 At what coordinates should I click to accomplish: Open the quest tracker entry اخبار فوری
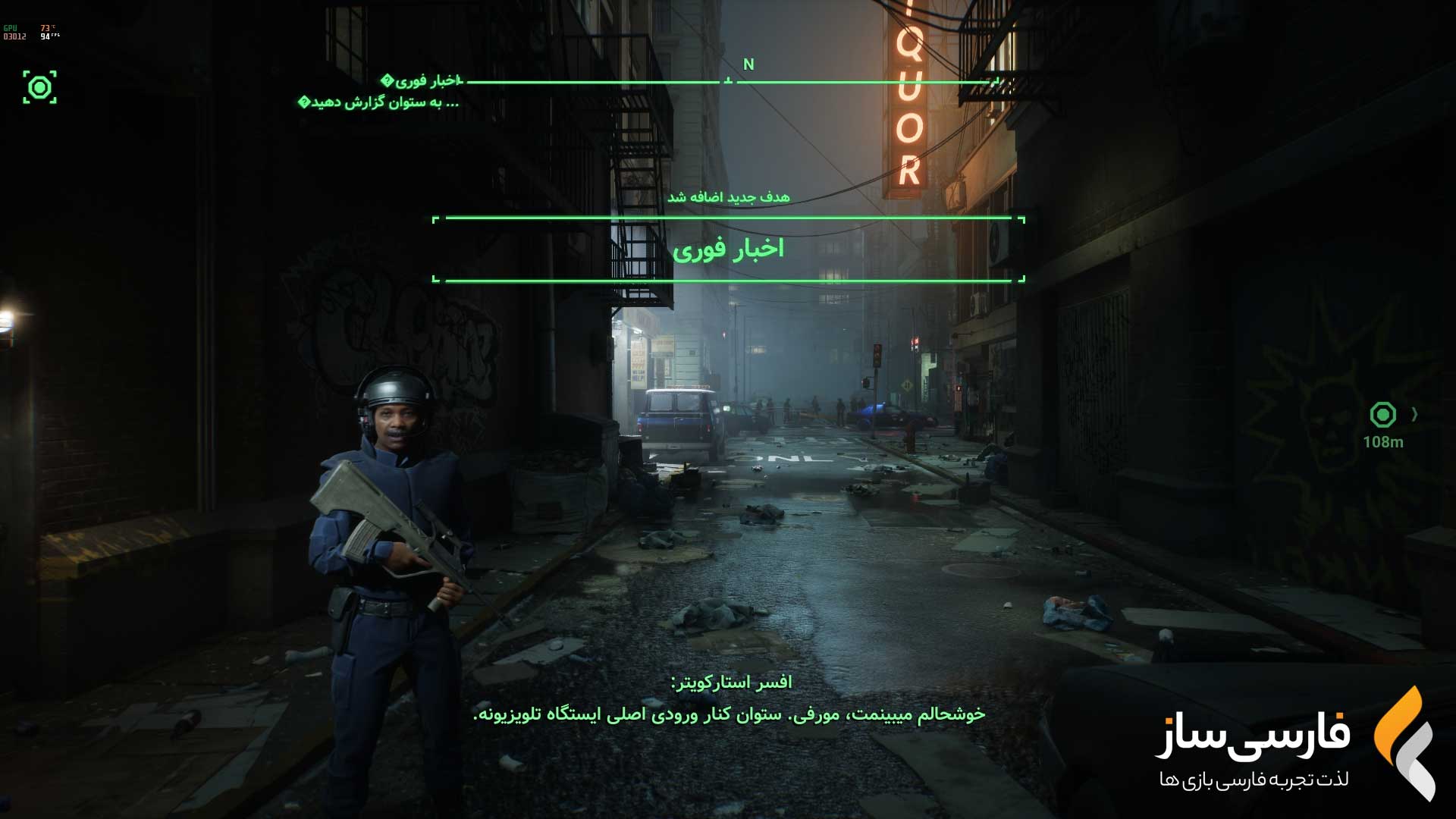click(x=423, y=80)
